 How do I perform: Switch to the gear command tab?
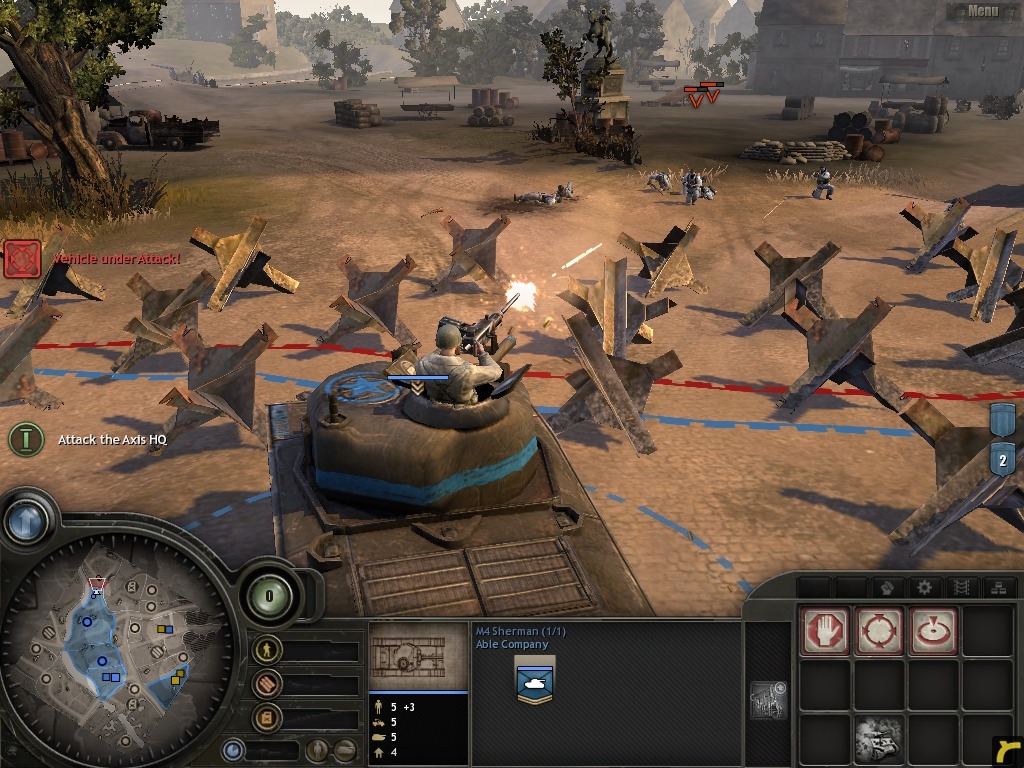(x=924, y=587)
